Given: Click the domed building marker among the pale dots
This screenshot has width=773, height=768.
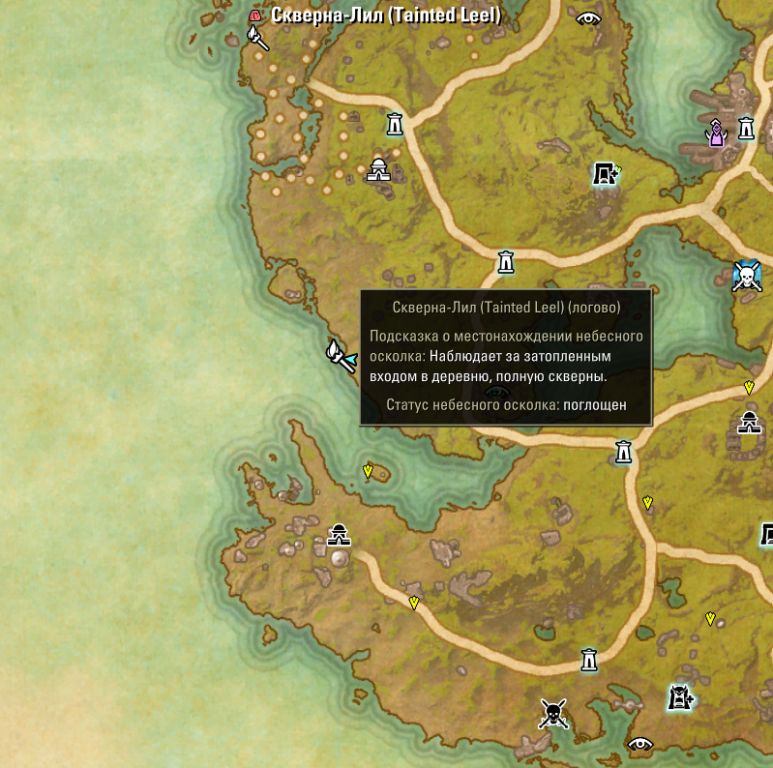Looking at the screenshot, I should click(378, 170).
